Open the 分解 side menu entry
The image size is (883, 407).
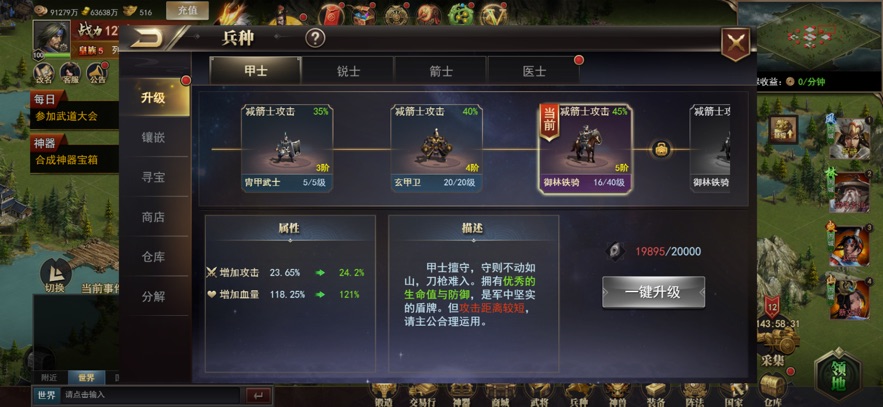[x=153, y=297]
